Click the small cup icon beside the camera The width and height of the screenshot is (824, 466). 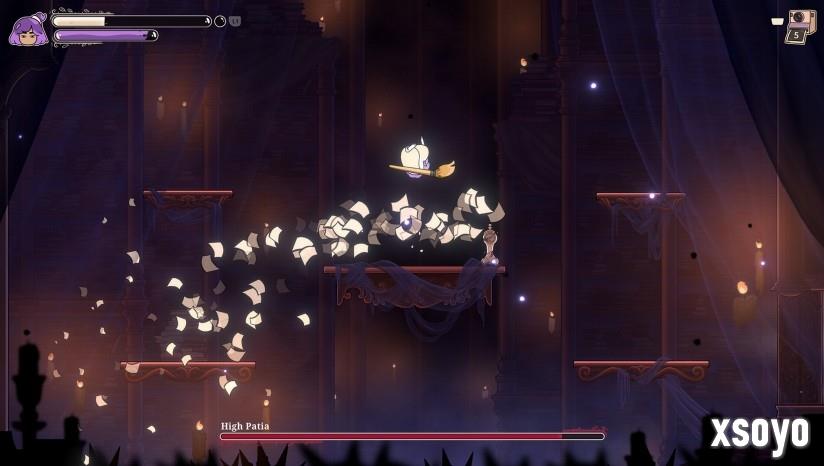tap(777, 21)
